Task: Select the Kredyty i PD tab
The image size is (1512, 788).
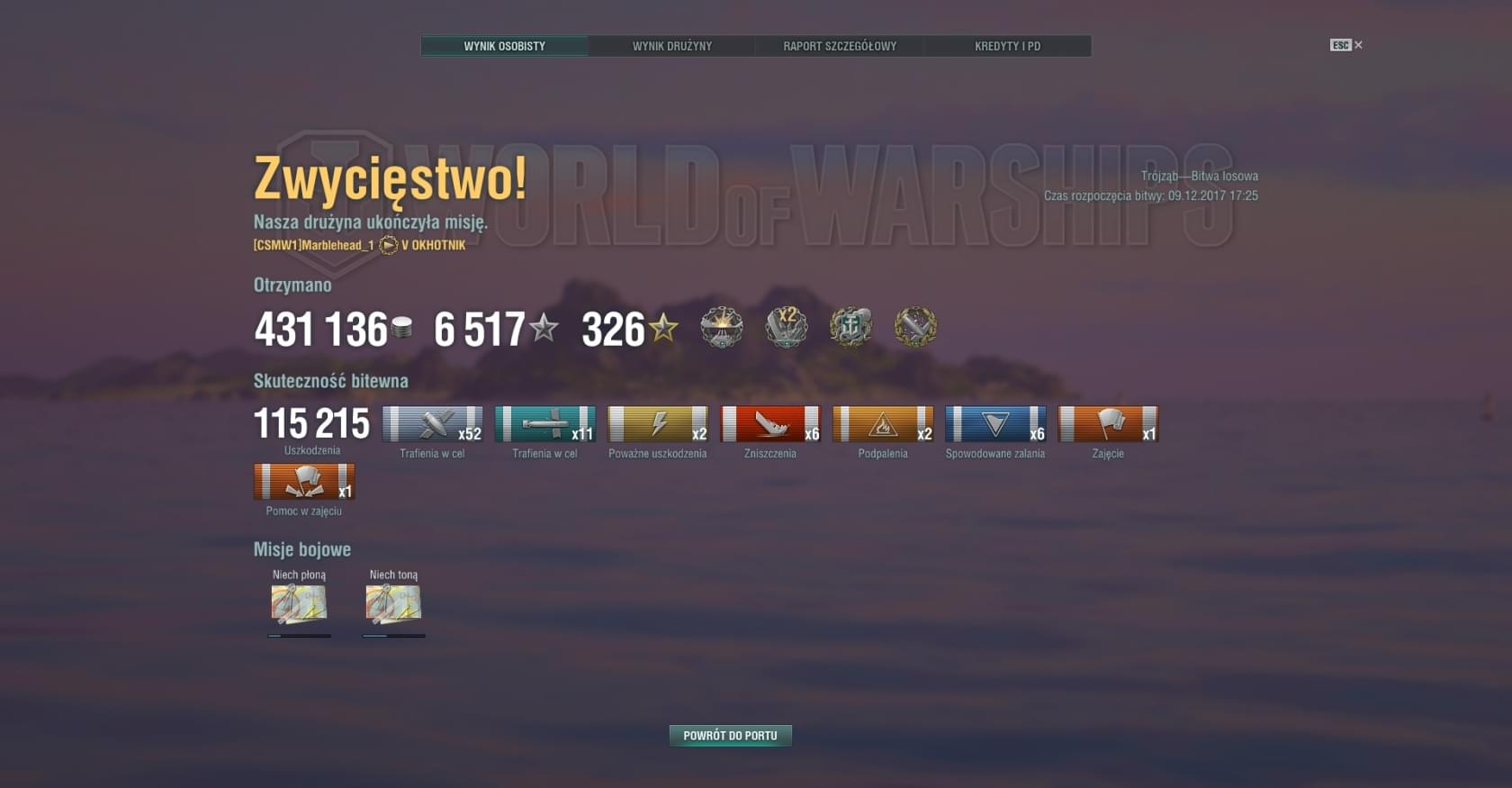Action: tap(1007, 46)
